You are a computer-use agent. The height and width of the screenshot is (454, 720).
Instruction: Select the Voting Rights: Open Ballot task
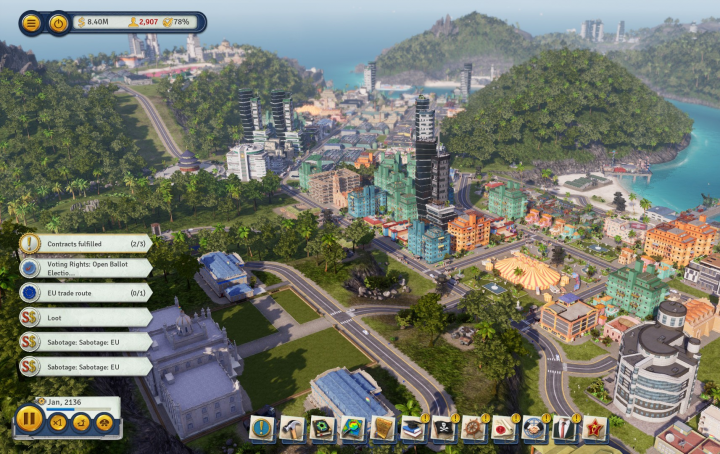pyautogui.click(x=86, y=268)
